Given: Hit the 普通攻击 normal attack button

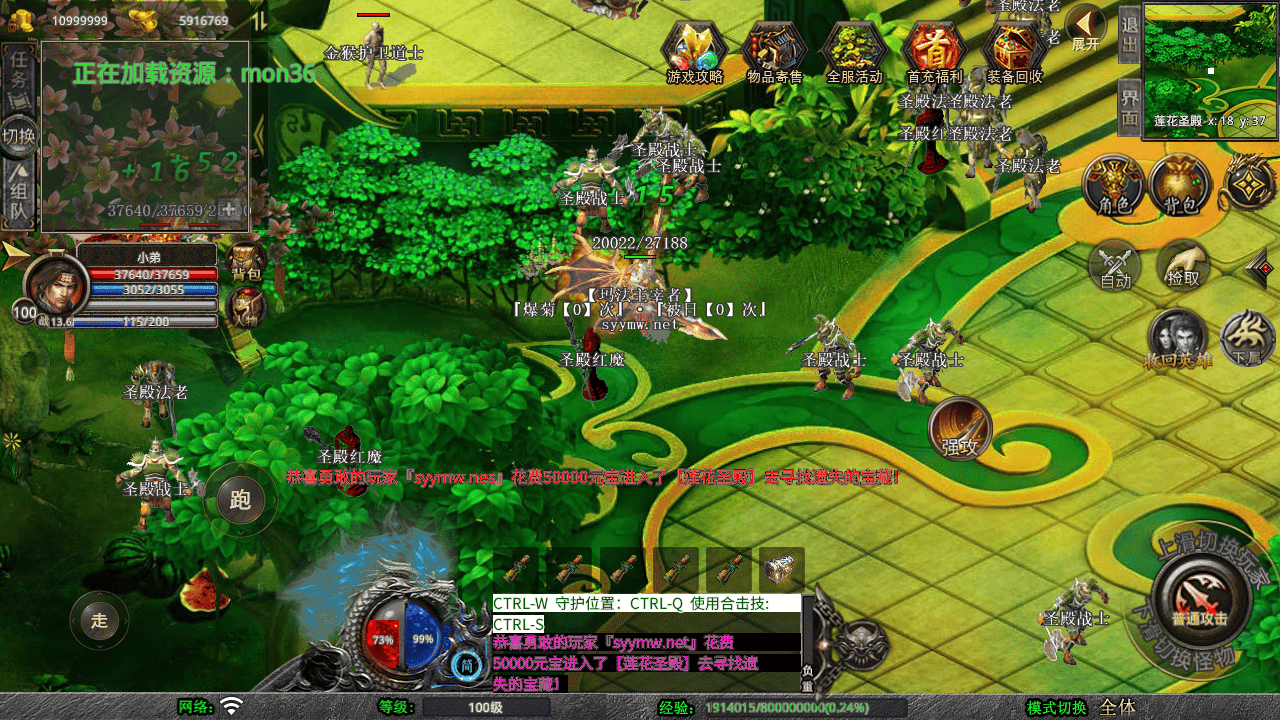Looking at the screenshot, I should click(x=1199, y=599).
